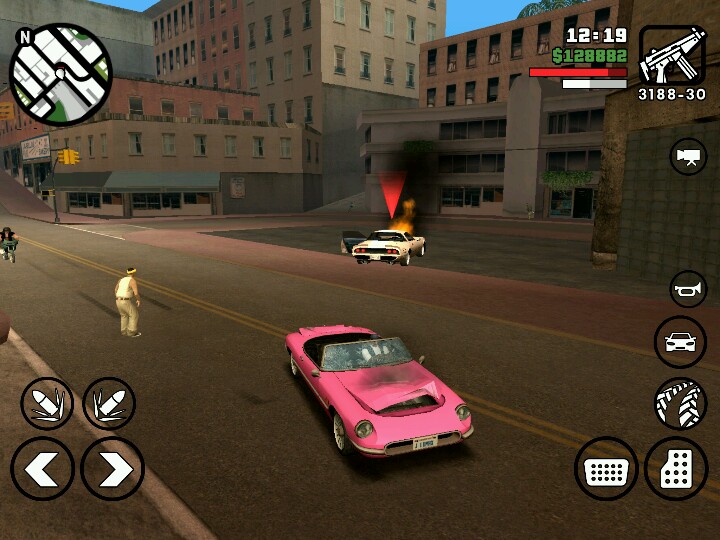Hit the wide brake pedal
The image size is (720, 540).
(x=606, y=469)
